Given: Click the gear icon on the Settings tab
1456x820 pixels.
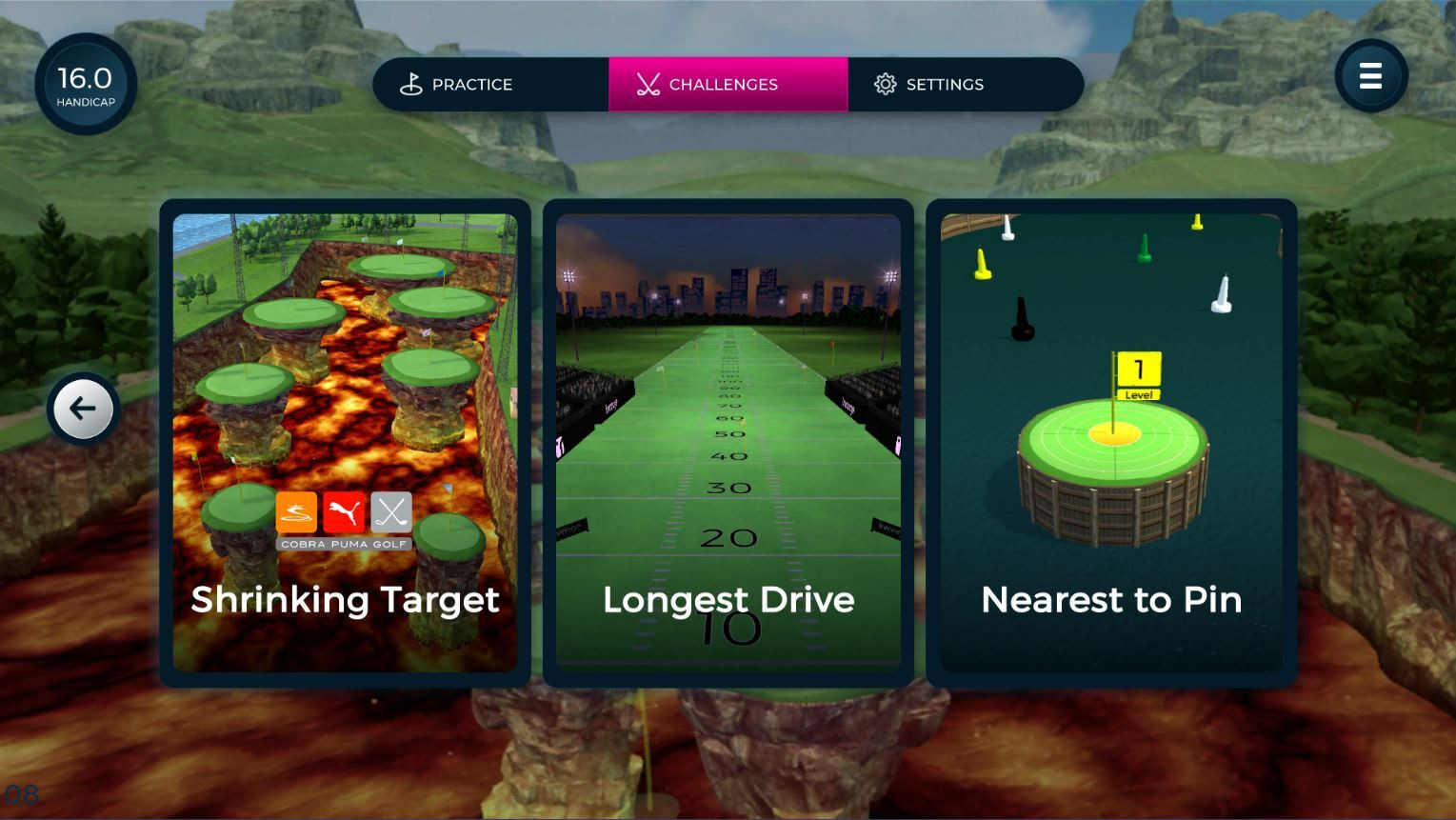Looking at the screenshot, I should click(886, 84).
